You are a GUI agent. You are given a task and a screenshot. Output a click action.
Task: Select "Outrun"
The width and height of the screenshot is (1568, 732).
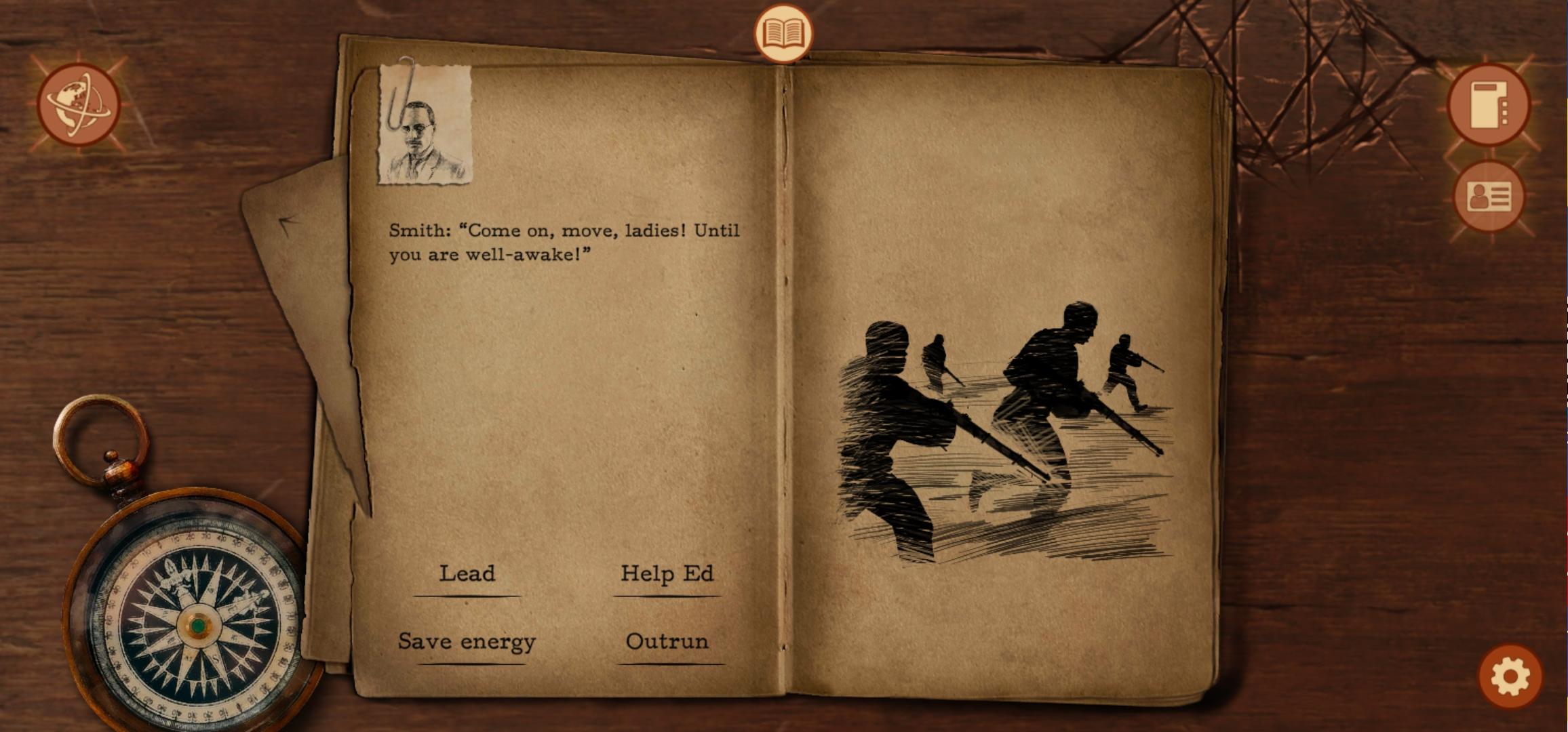[668, 642]
